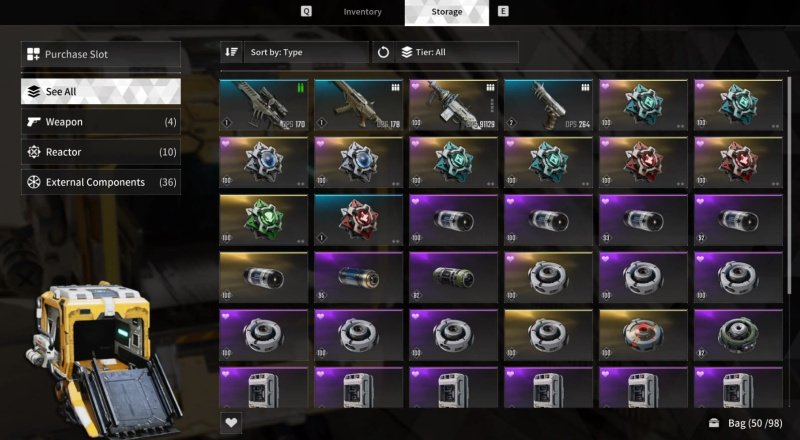Screen dimensions: 800x440
Task: Toggle the heart favorites button
Action: tap(232, 423)
